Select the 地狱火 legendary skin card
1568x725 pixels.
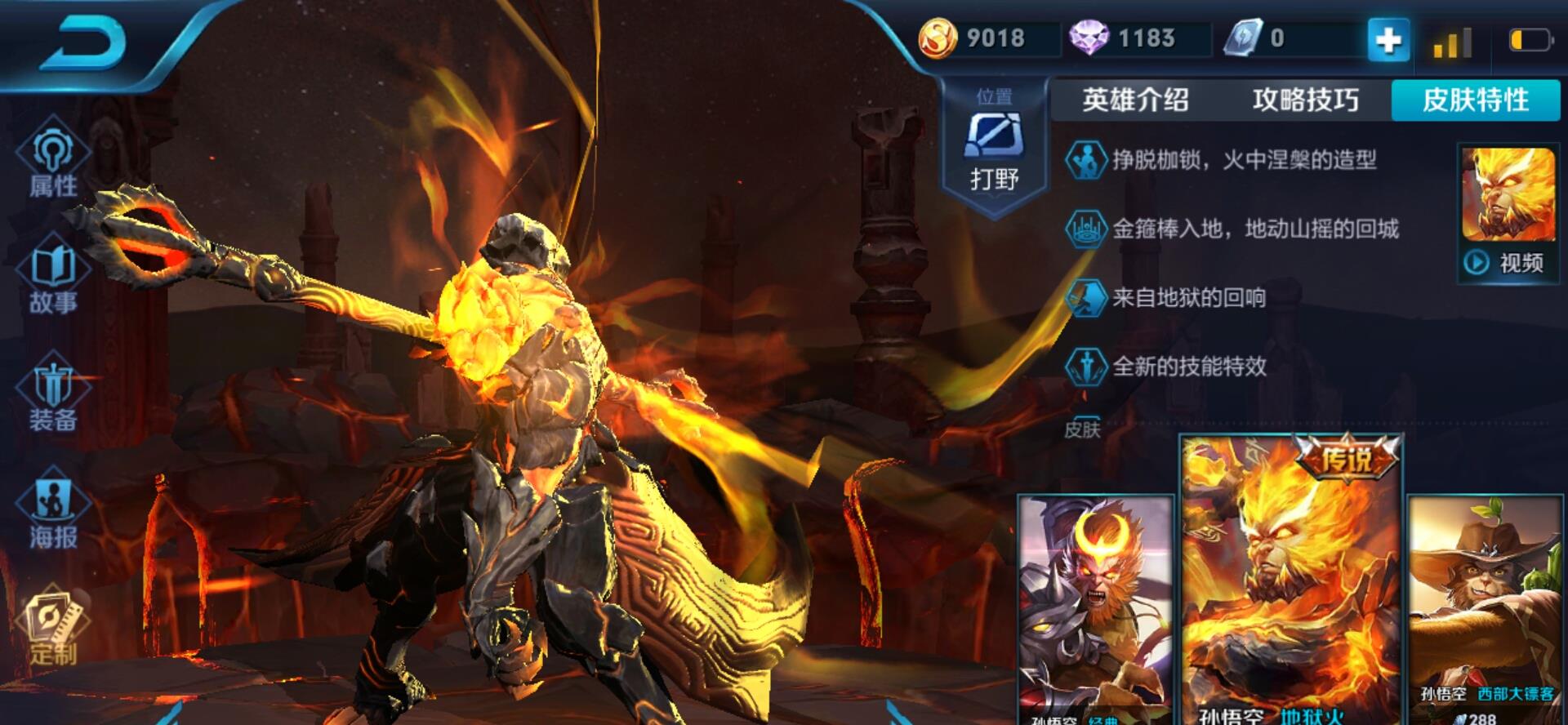(1291, 580)
